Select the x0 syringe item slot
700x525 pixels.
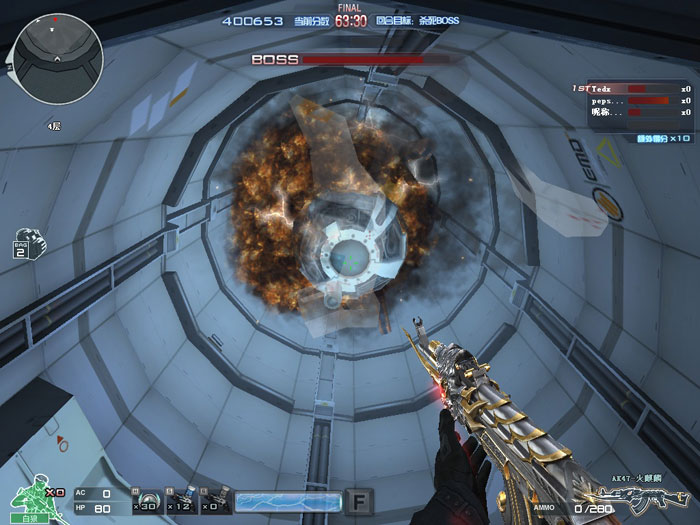pyautogui.click(x=216, y=499)
